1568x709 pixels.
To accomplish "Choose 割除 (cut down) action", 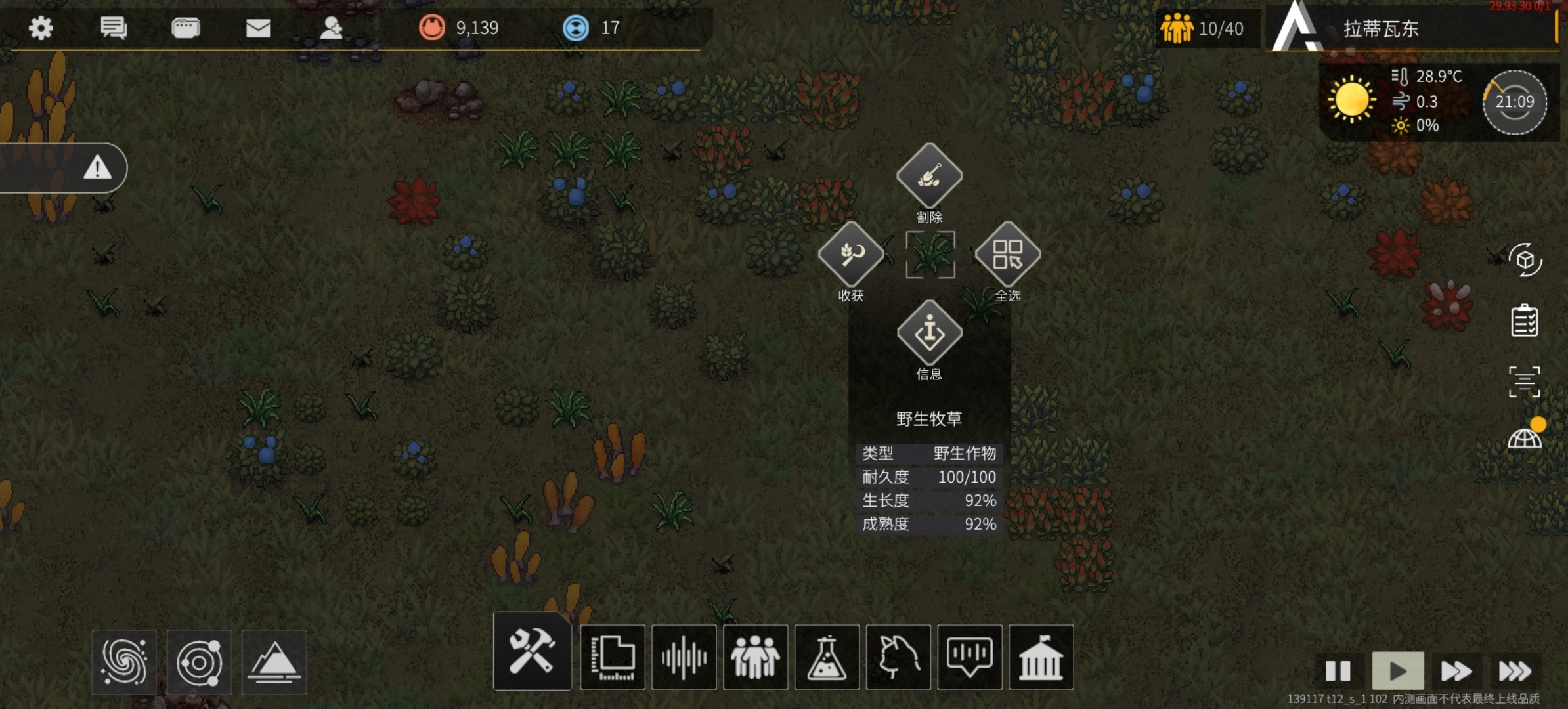I will point(929,177).
